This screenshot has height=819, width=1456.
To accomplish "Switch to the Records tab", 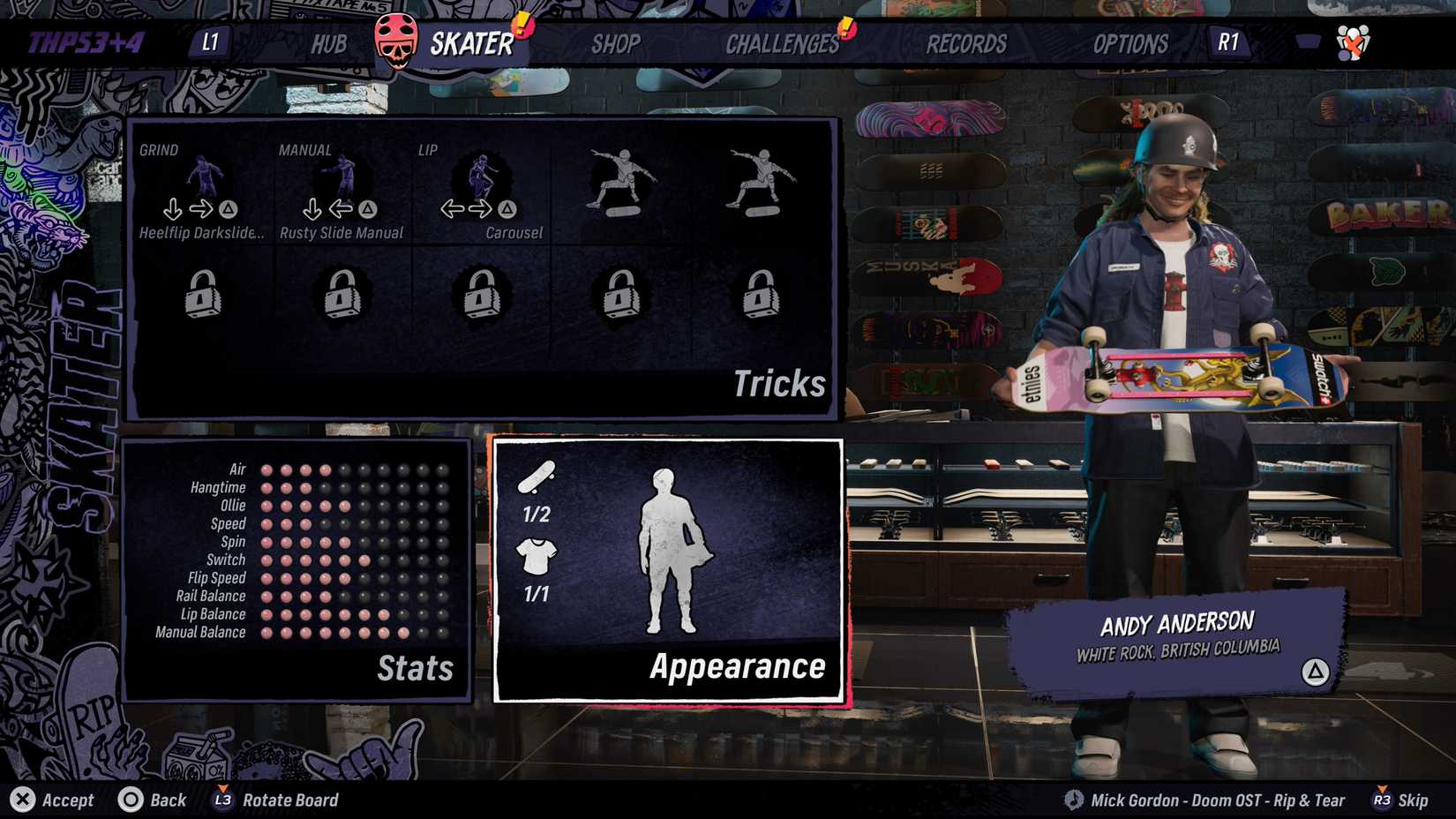I will (x=965, y=43).
